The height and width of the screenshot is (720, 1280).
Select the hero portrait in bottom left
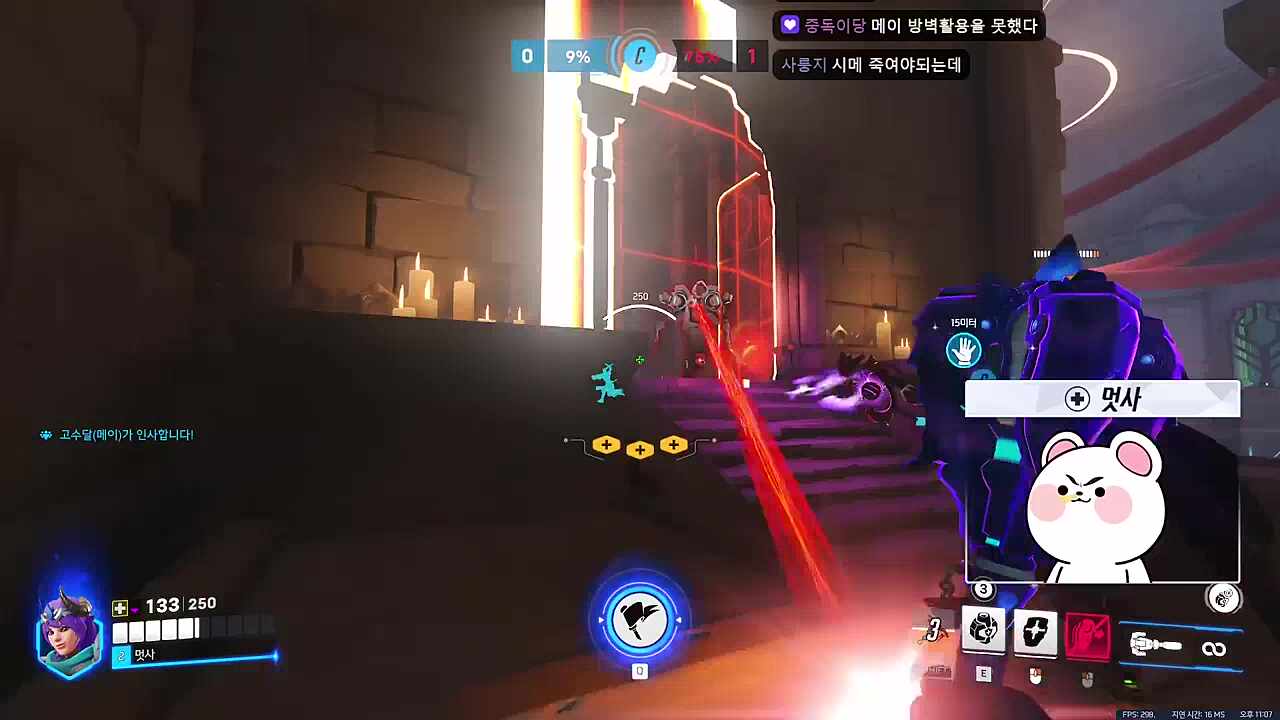point(62,630)
